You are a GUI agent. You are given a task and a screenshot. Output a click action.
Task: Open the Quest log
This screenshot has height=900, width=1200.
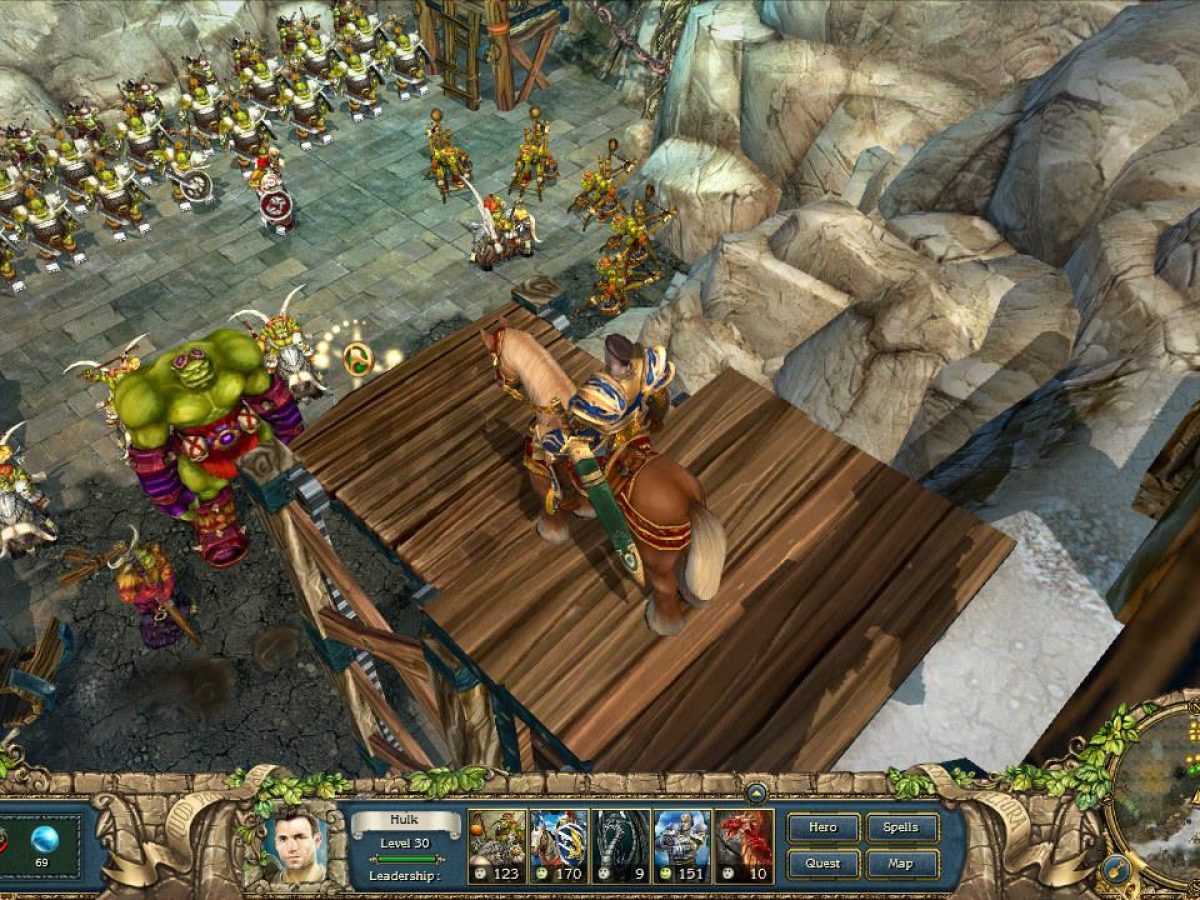pyautogui.click(x=823, y=863)
